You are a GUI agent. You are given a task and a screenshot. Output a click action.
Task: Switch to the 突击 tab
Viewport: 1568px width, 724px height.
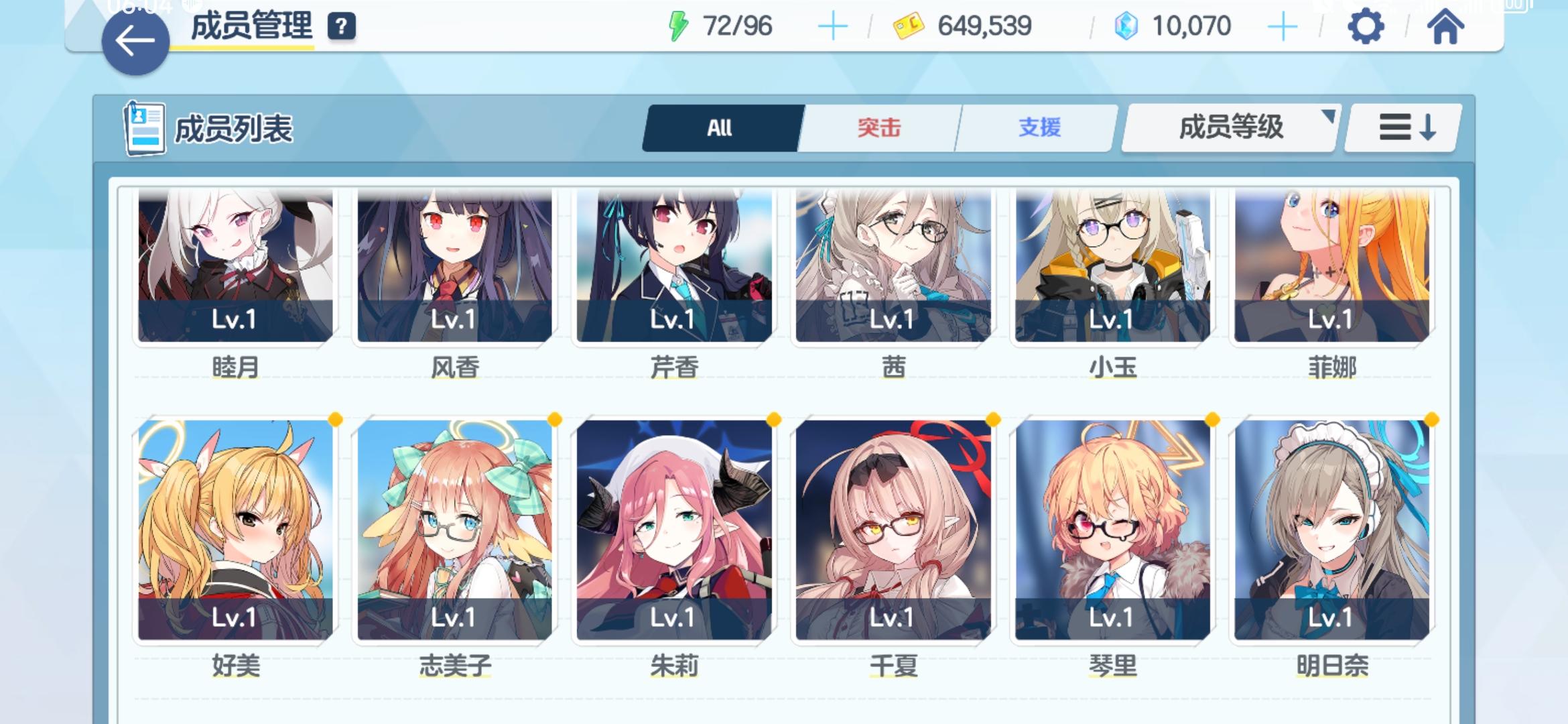[x=878, y=127]
